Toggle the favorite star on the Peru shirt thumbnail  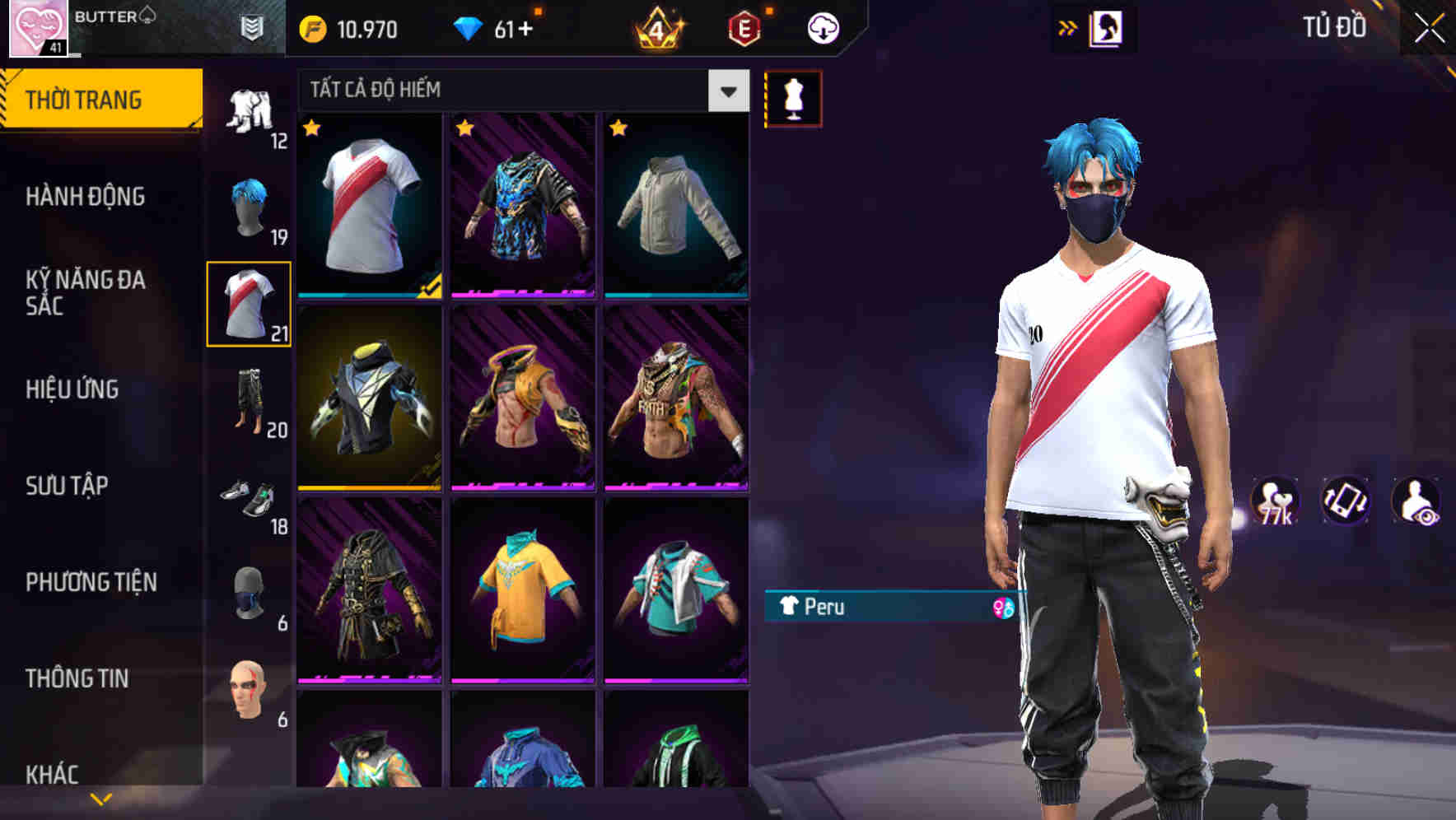311,129
